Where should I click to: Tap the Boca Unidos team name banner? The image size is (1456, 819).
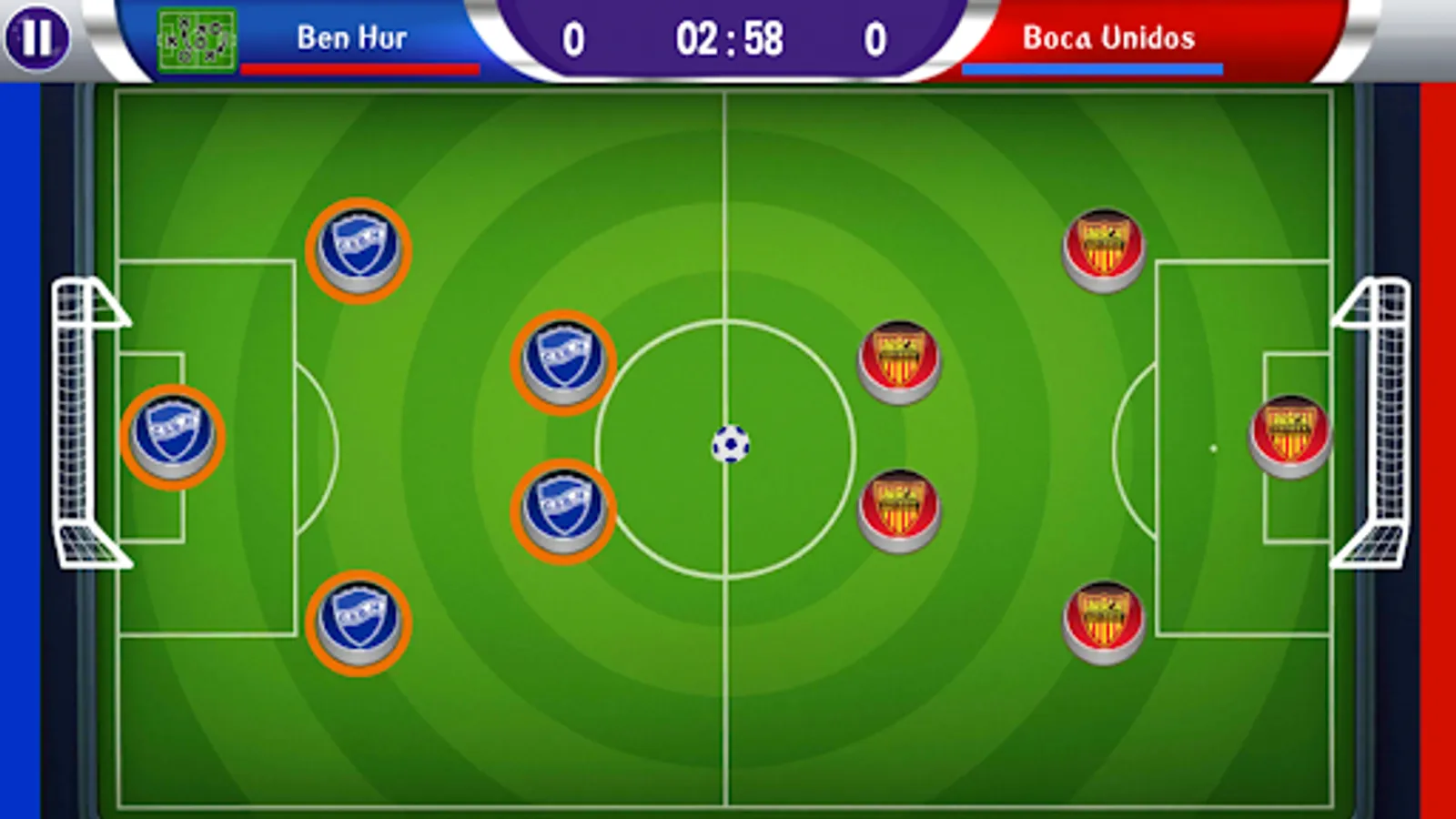click(1110, 37)
